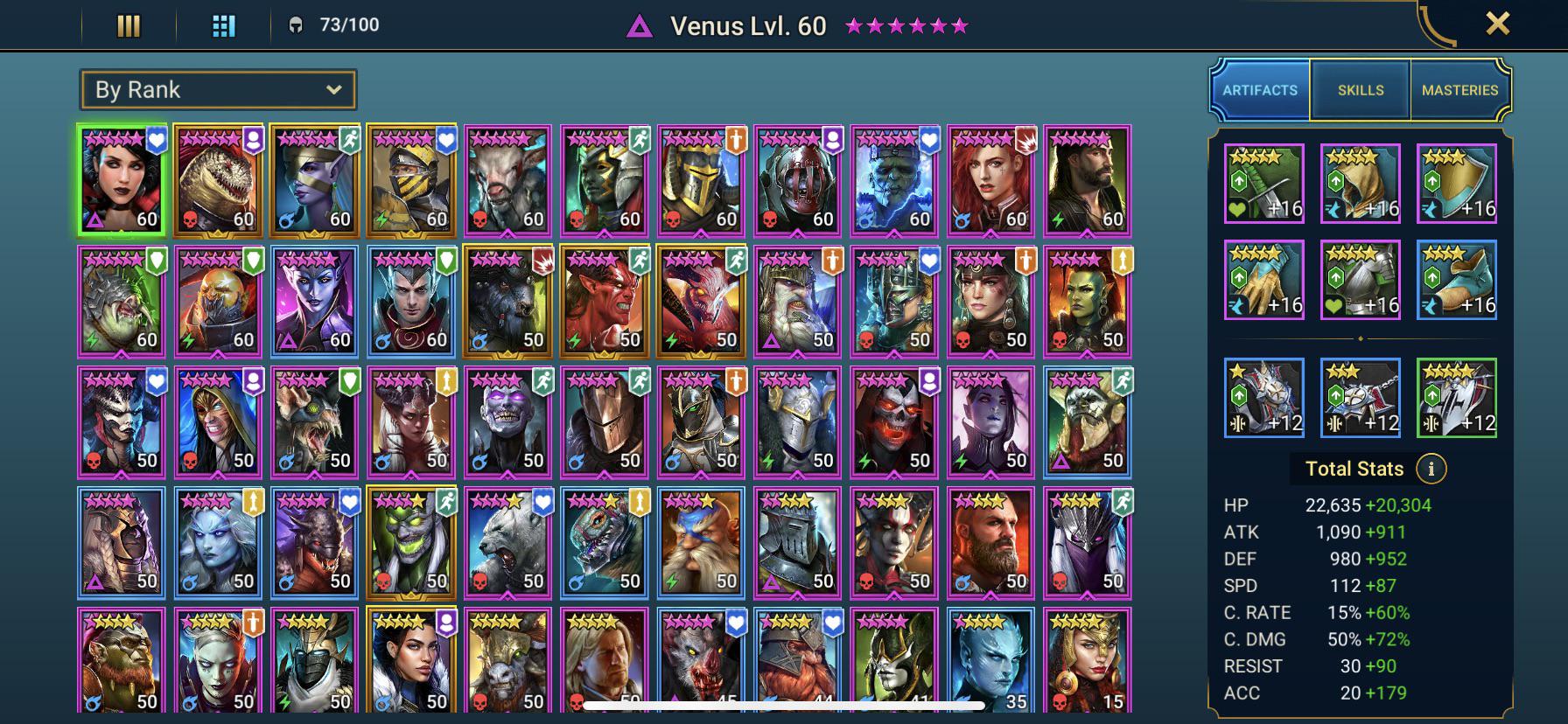Viewport: 1568px width, 724px height.
Task: Select the three-star amulet accessory
Action: coord(1360,398)
